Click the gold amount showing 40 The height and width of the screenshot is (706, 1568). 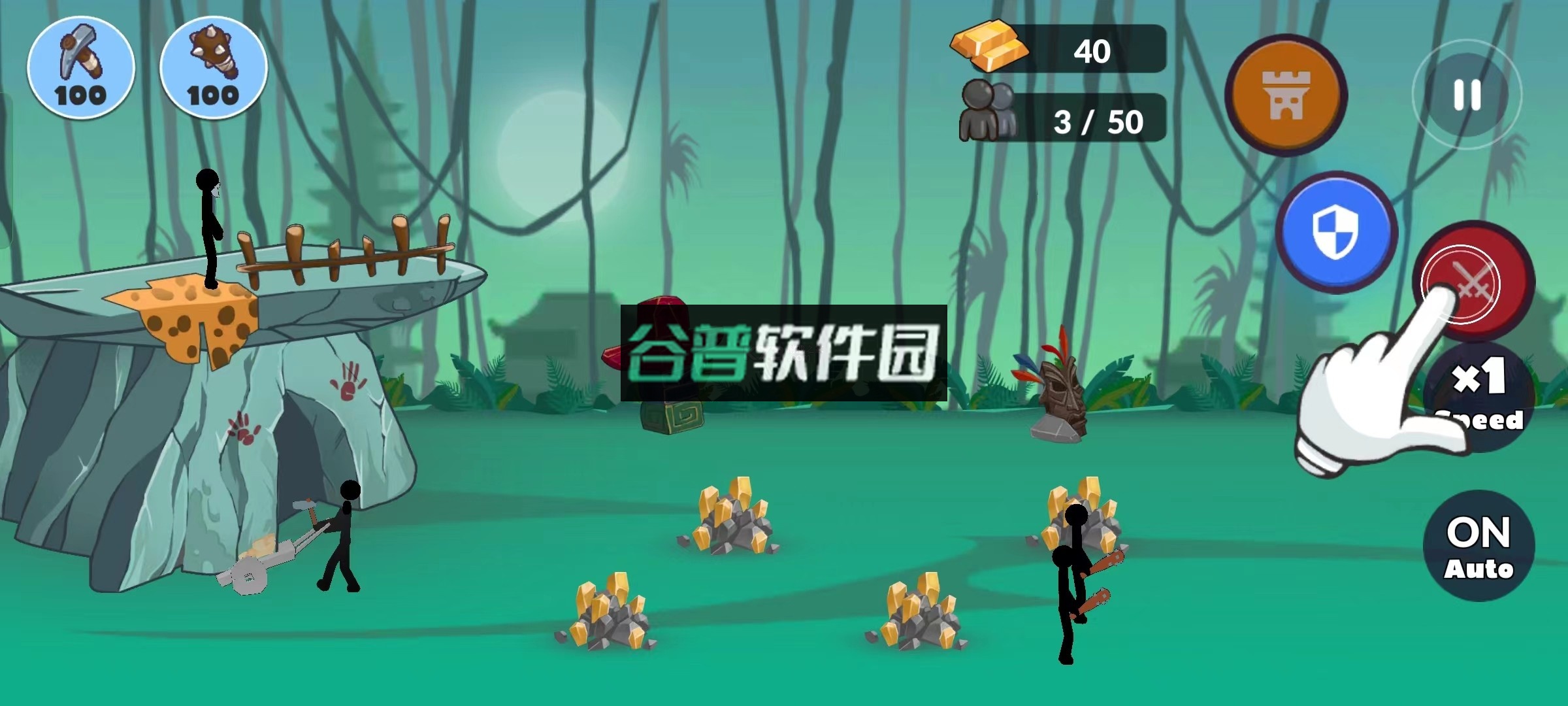tap(1092, 51)
